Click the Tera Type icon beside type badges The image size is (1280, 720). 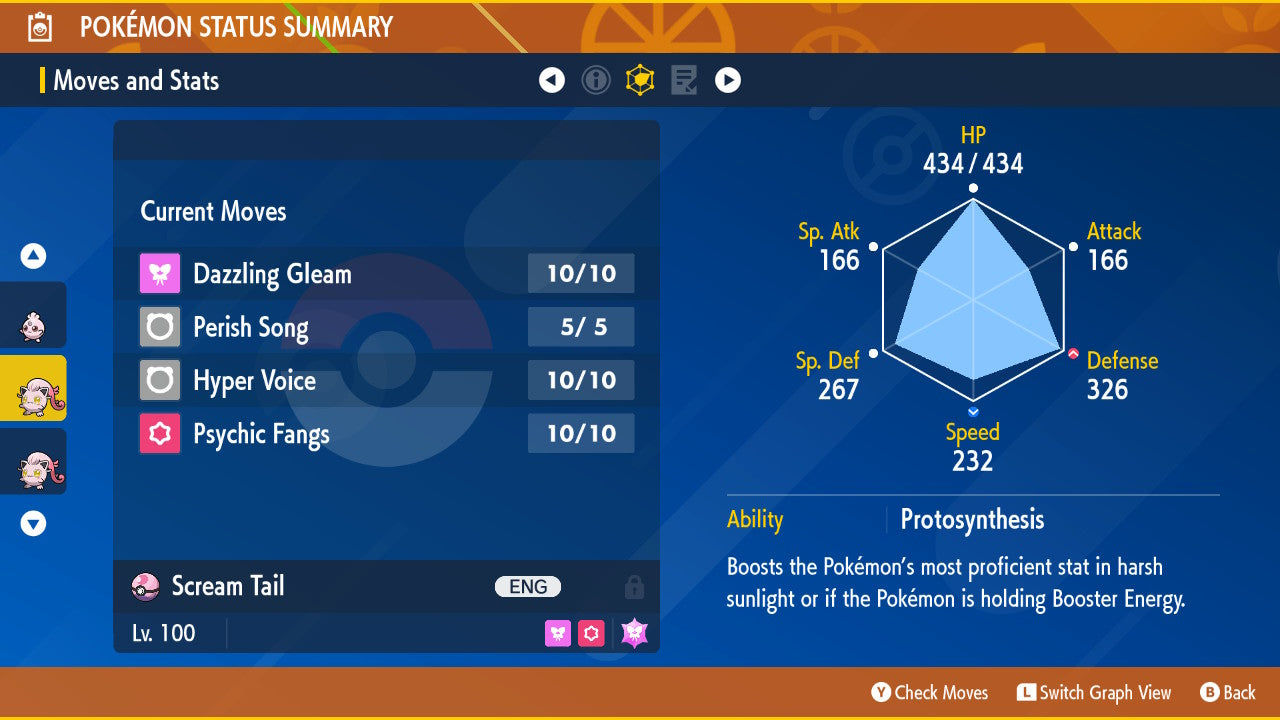pos(634,633)
